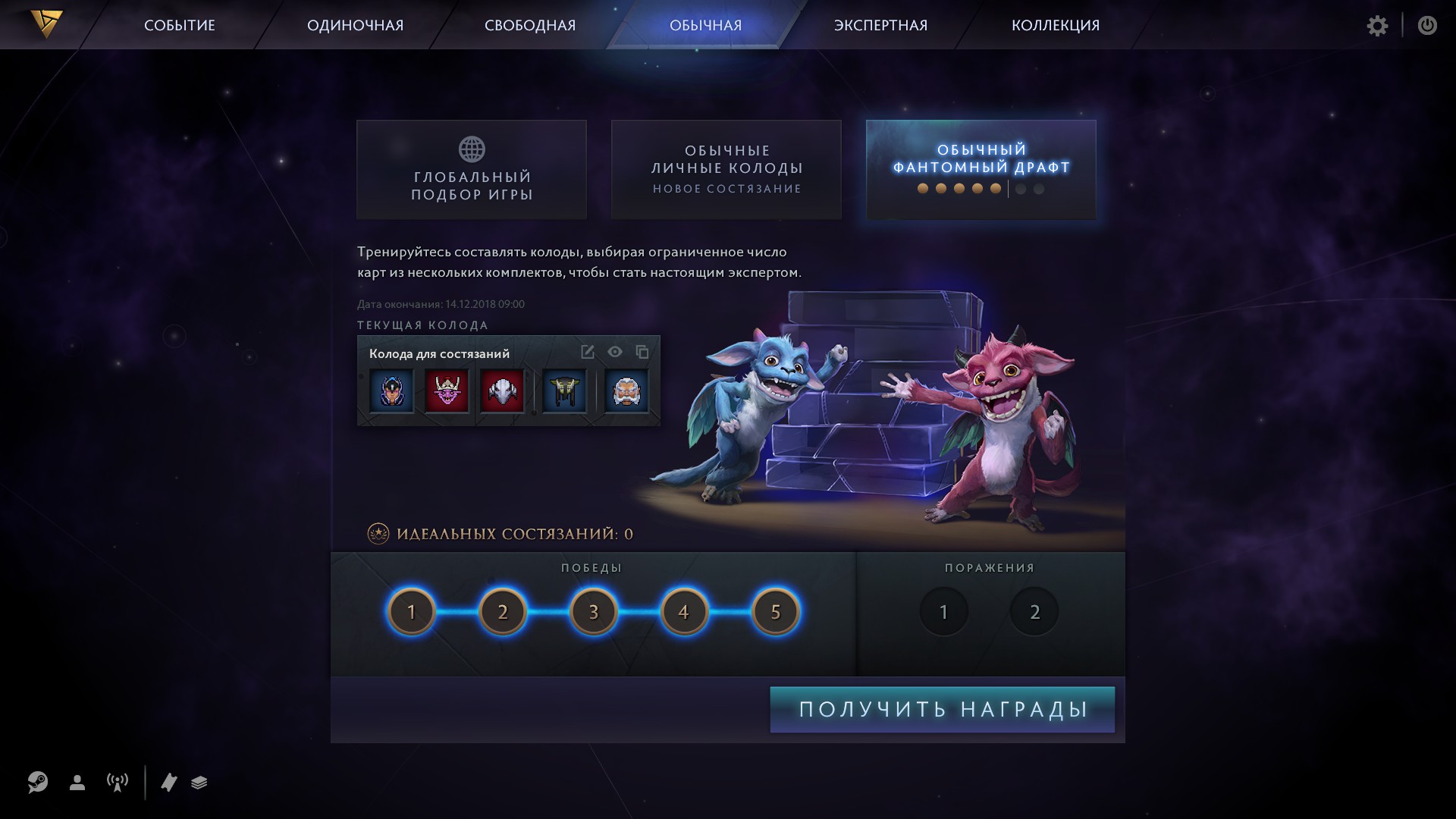This screenshot has height=819, width=1456.
Task: Open the Steam overlay icon
Action: pos(38,782)
